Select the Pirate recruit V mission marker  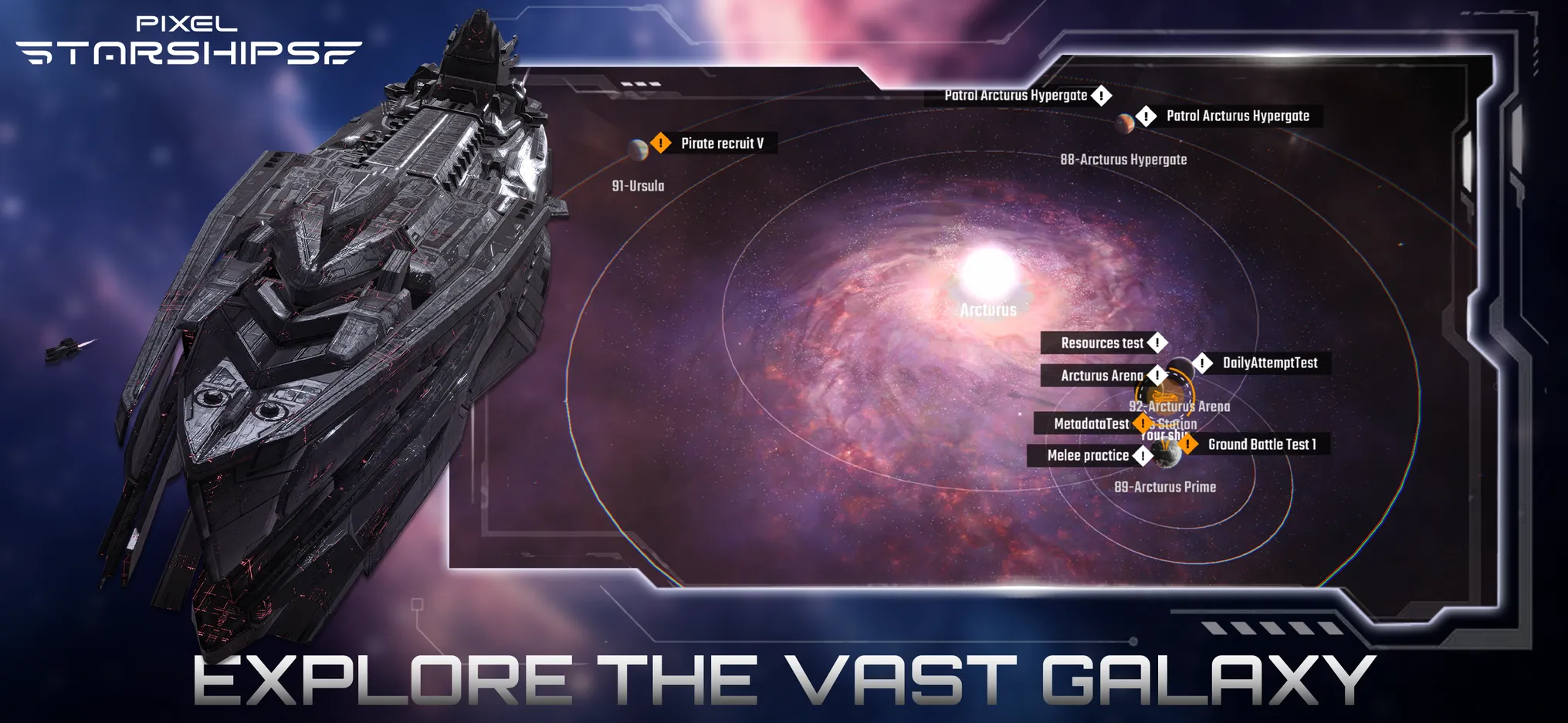coord(661,143)
